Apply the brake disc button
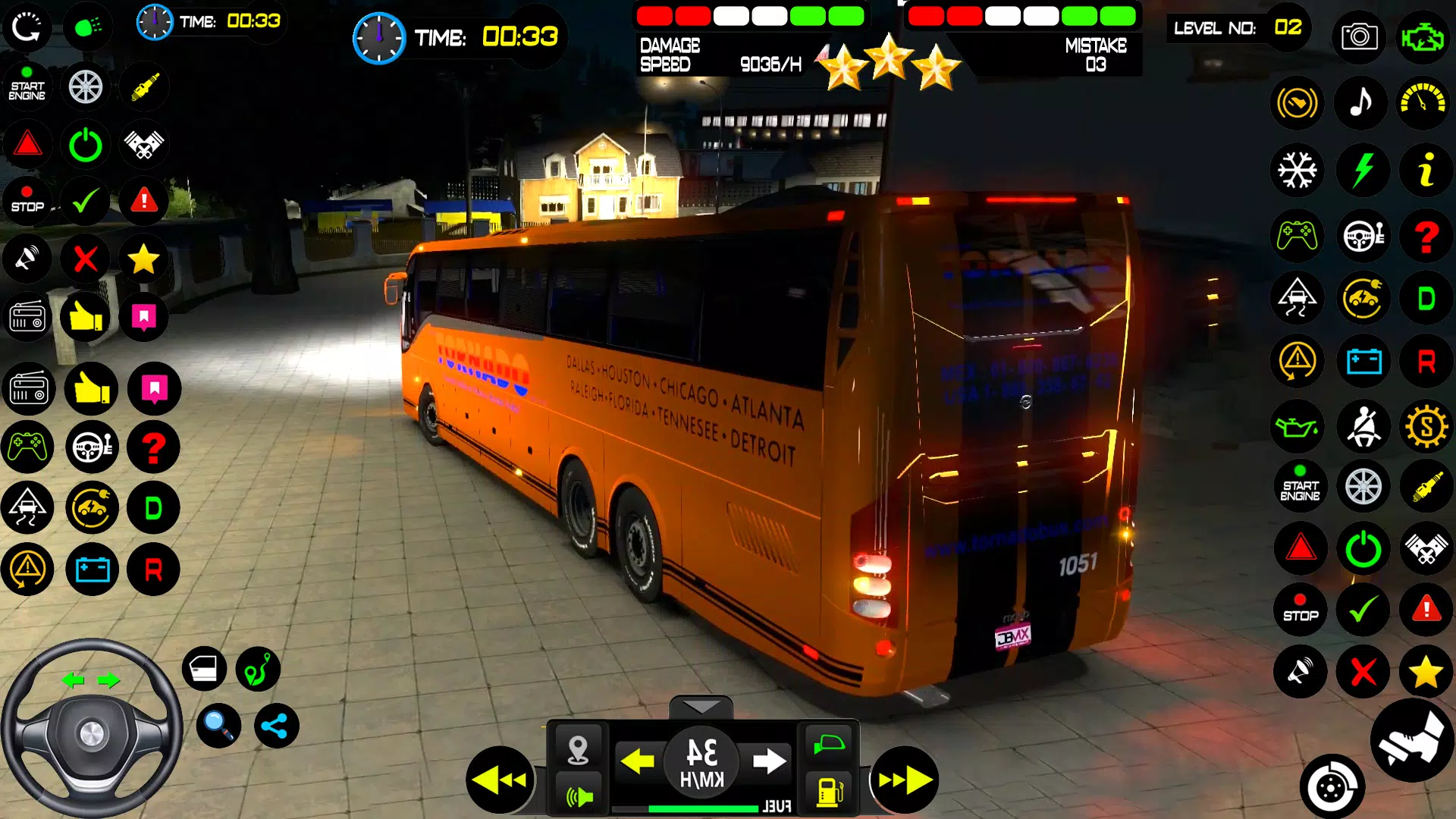The image size is (1456, 819). coord(1332,787)
